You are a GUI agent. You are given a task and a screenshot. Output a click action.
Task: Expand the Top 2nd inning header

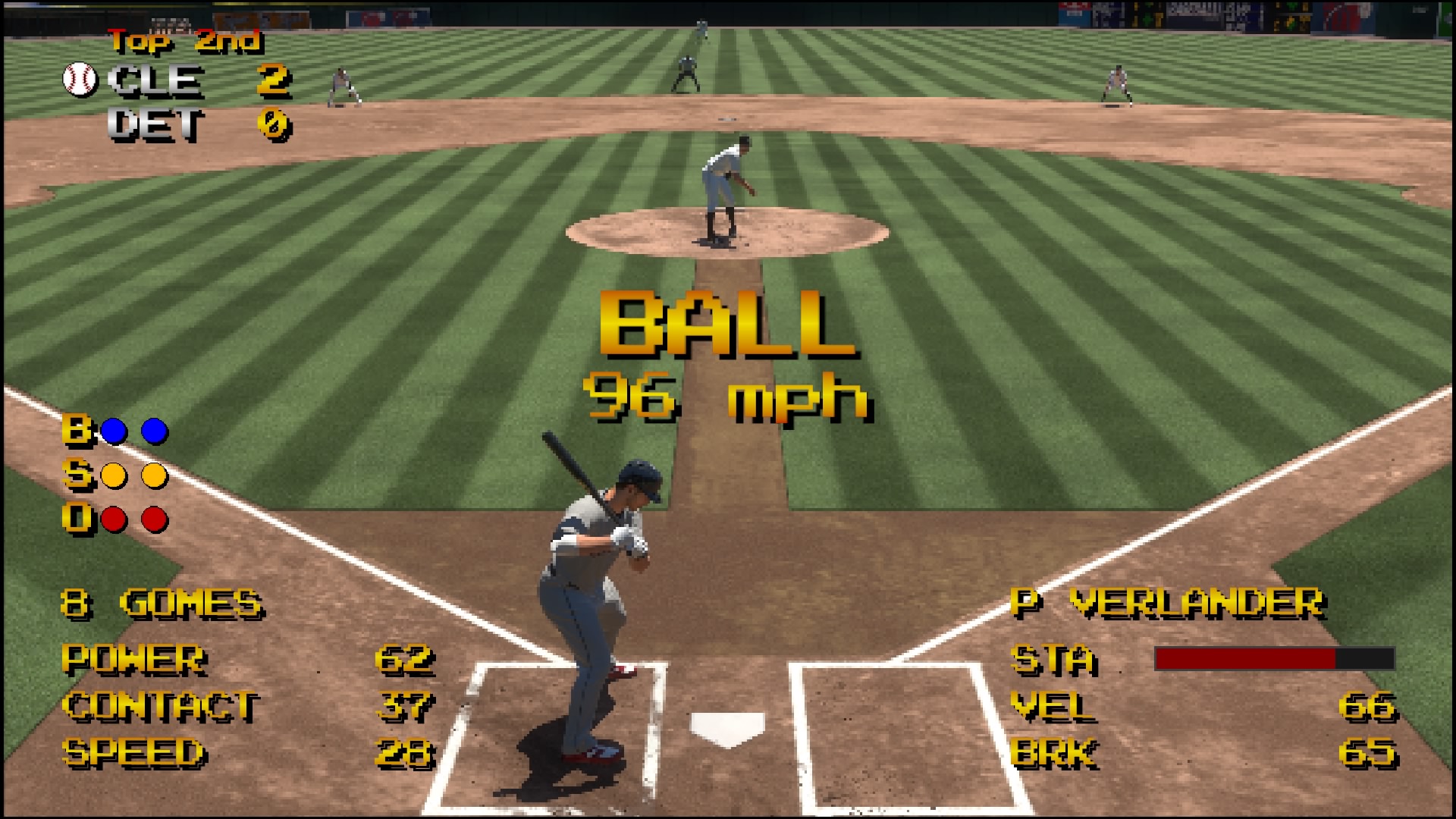pos(184,43)
